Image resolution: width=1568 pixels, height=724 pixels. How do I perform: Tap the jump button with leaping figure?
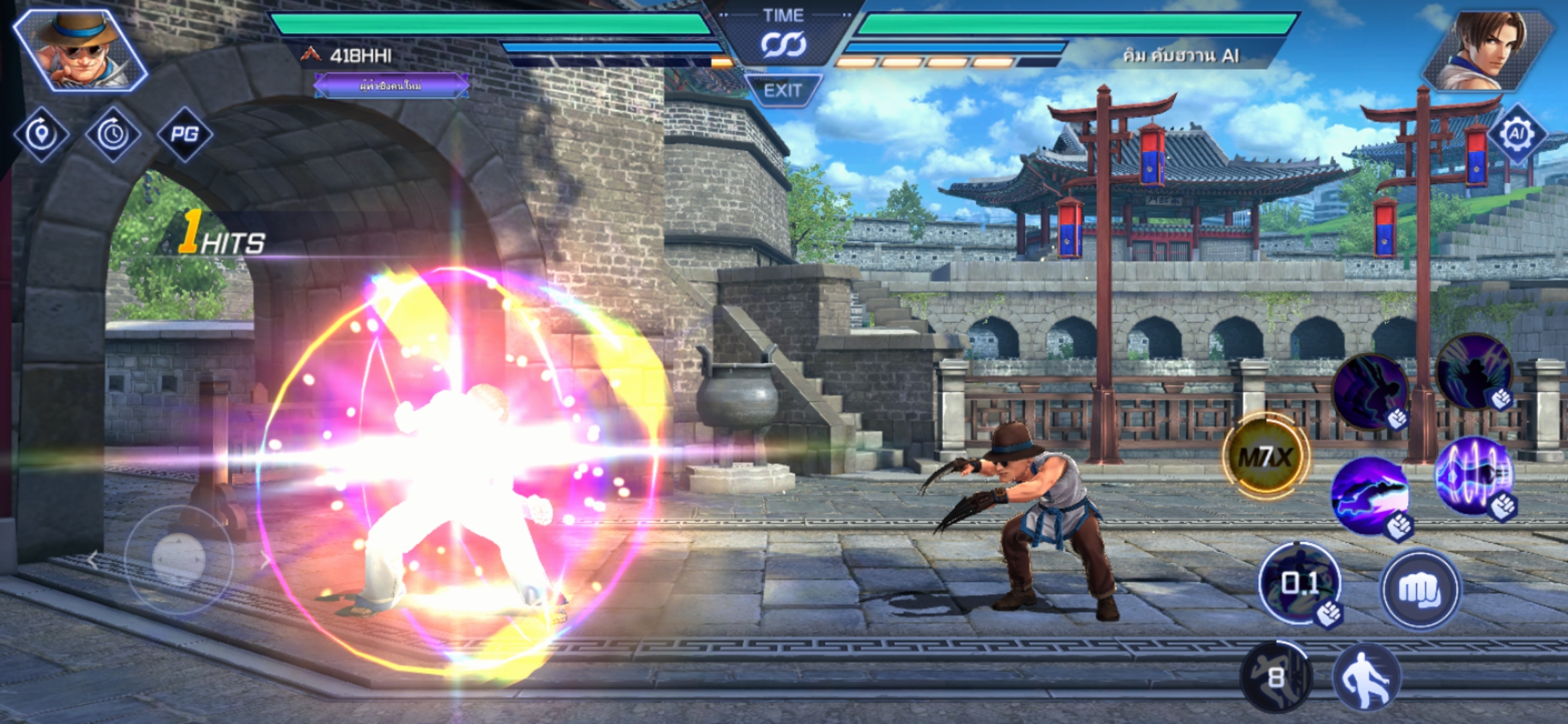coord(1366,677)
